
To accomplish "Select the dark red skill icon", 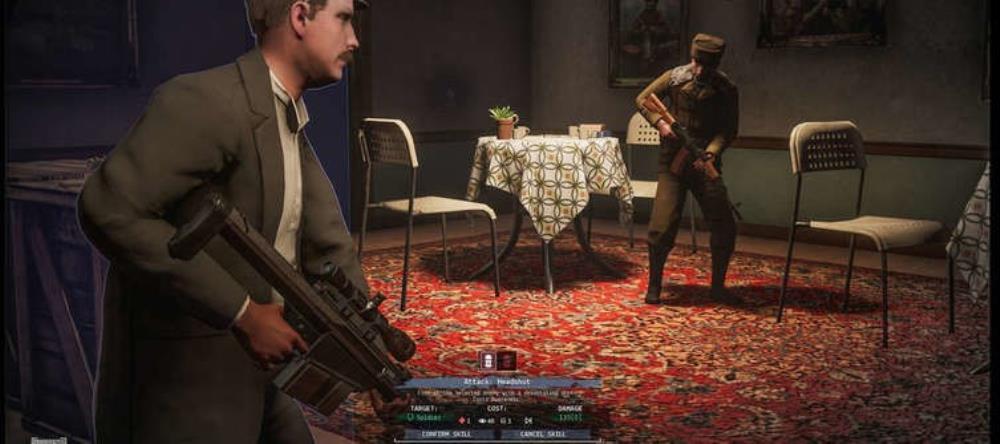I will click(x=507, y=361).
